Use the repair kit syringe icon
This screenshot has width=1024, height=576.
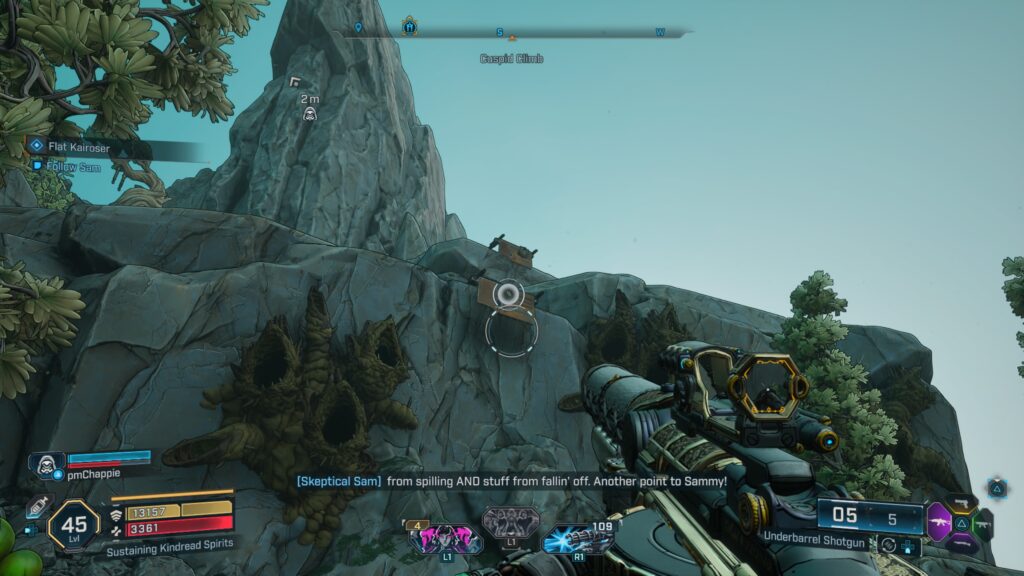38,507
